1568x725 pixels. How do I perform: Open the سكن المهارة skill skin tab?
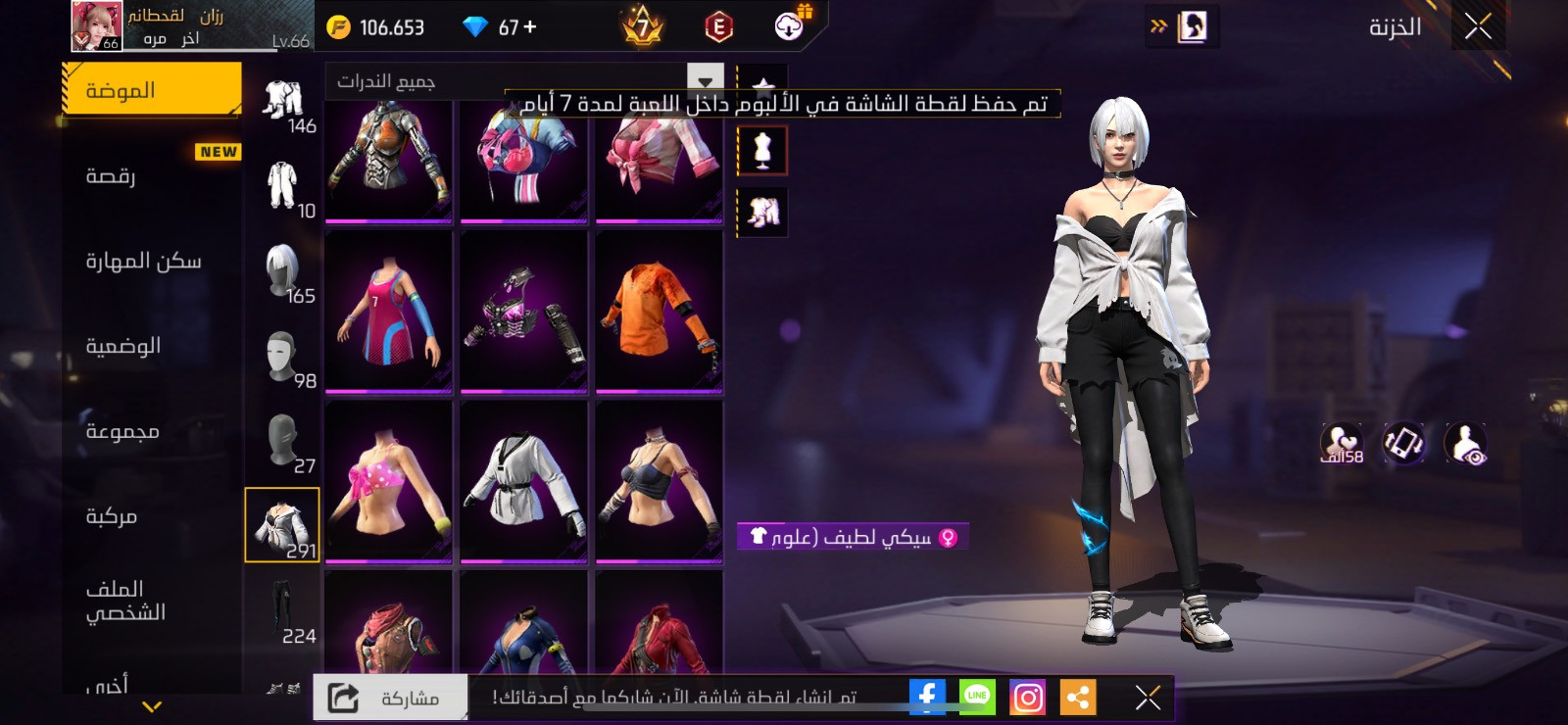point(152,261)
